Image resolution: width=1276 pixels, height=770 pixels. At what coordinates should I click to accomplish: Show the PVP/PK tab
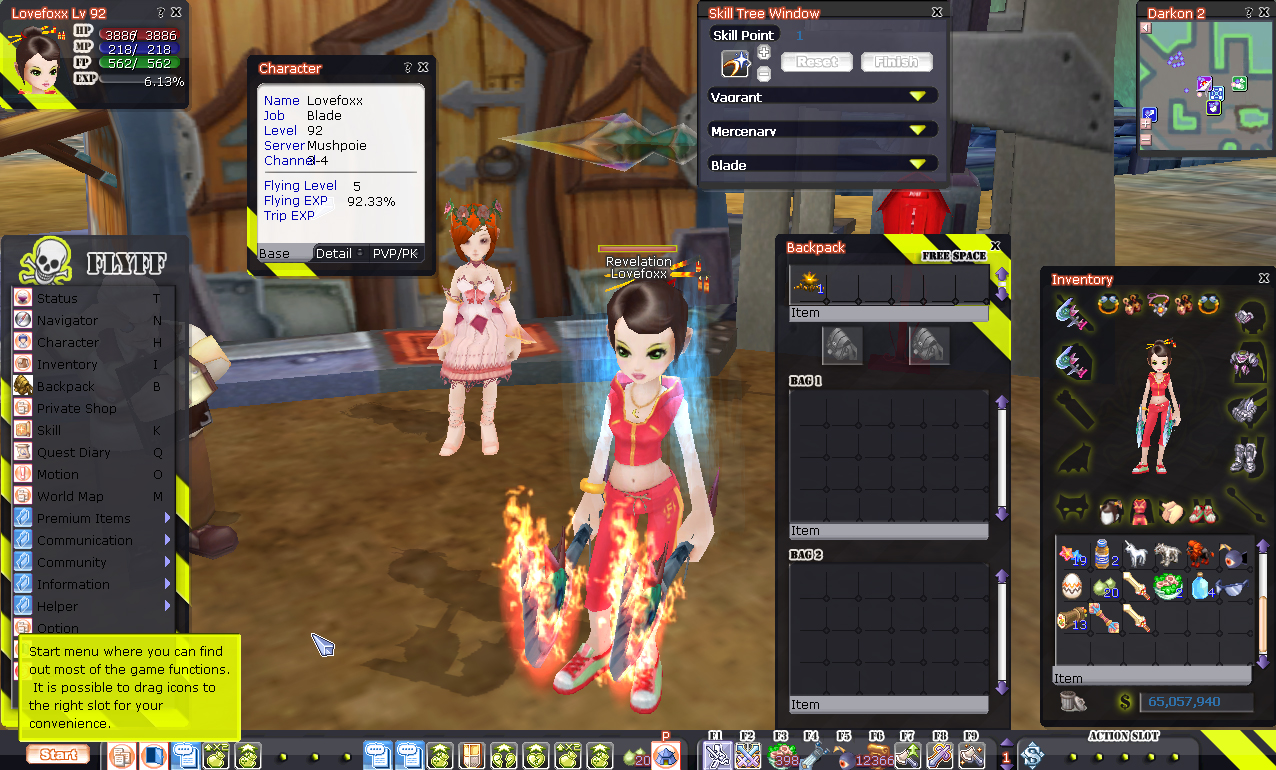click(395, 254)
